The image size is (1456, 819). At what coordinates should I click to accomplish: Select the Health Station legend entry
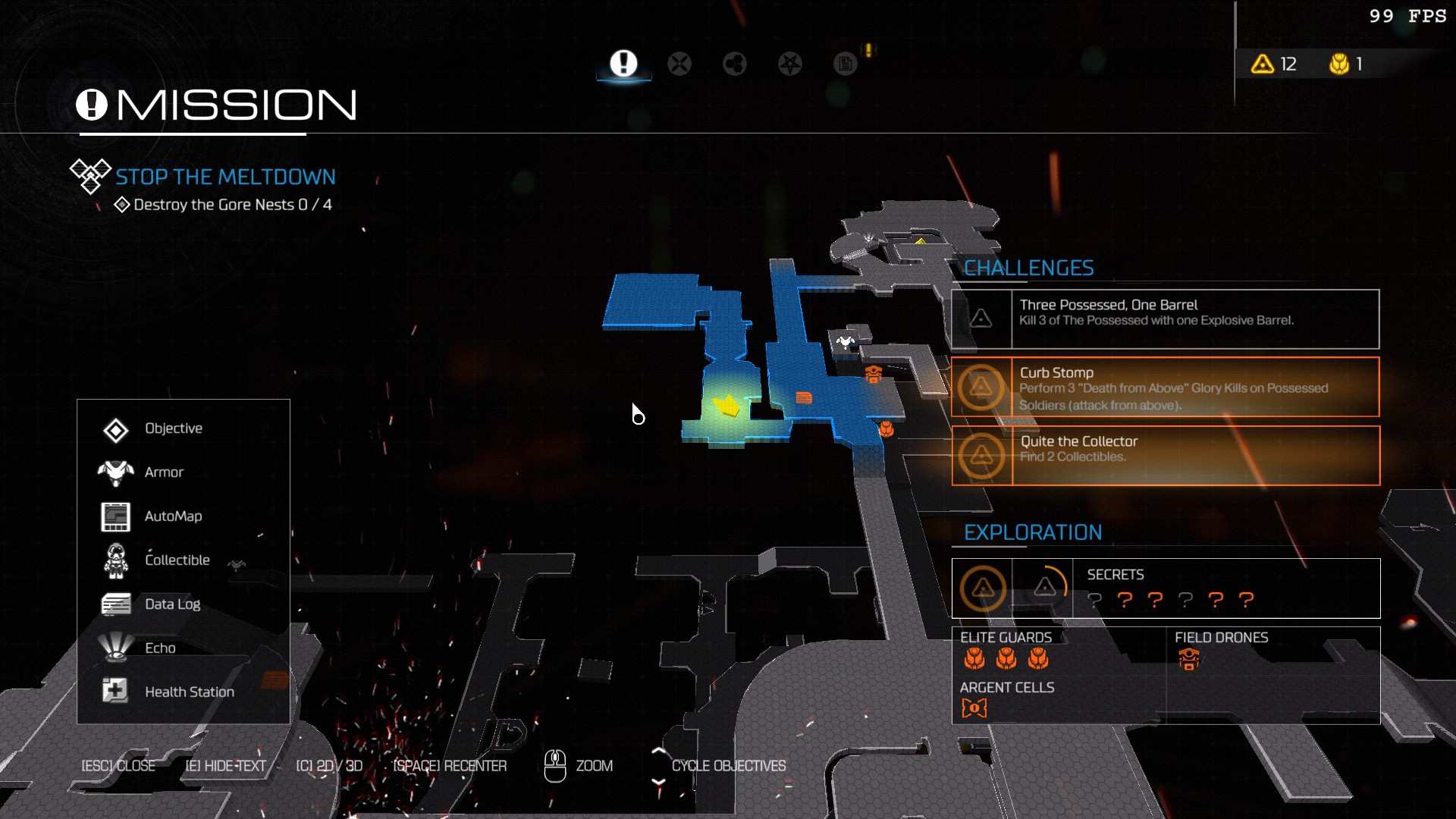(x=189, y=693)
